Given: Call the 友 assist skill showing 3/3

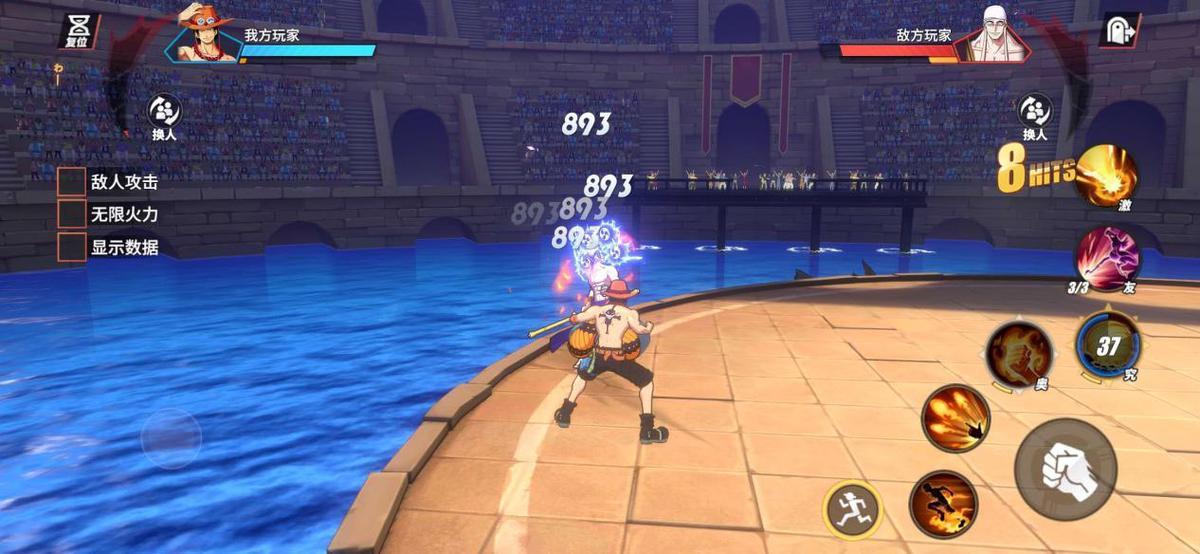Looking at the screenshot, I should [1106, 257].
